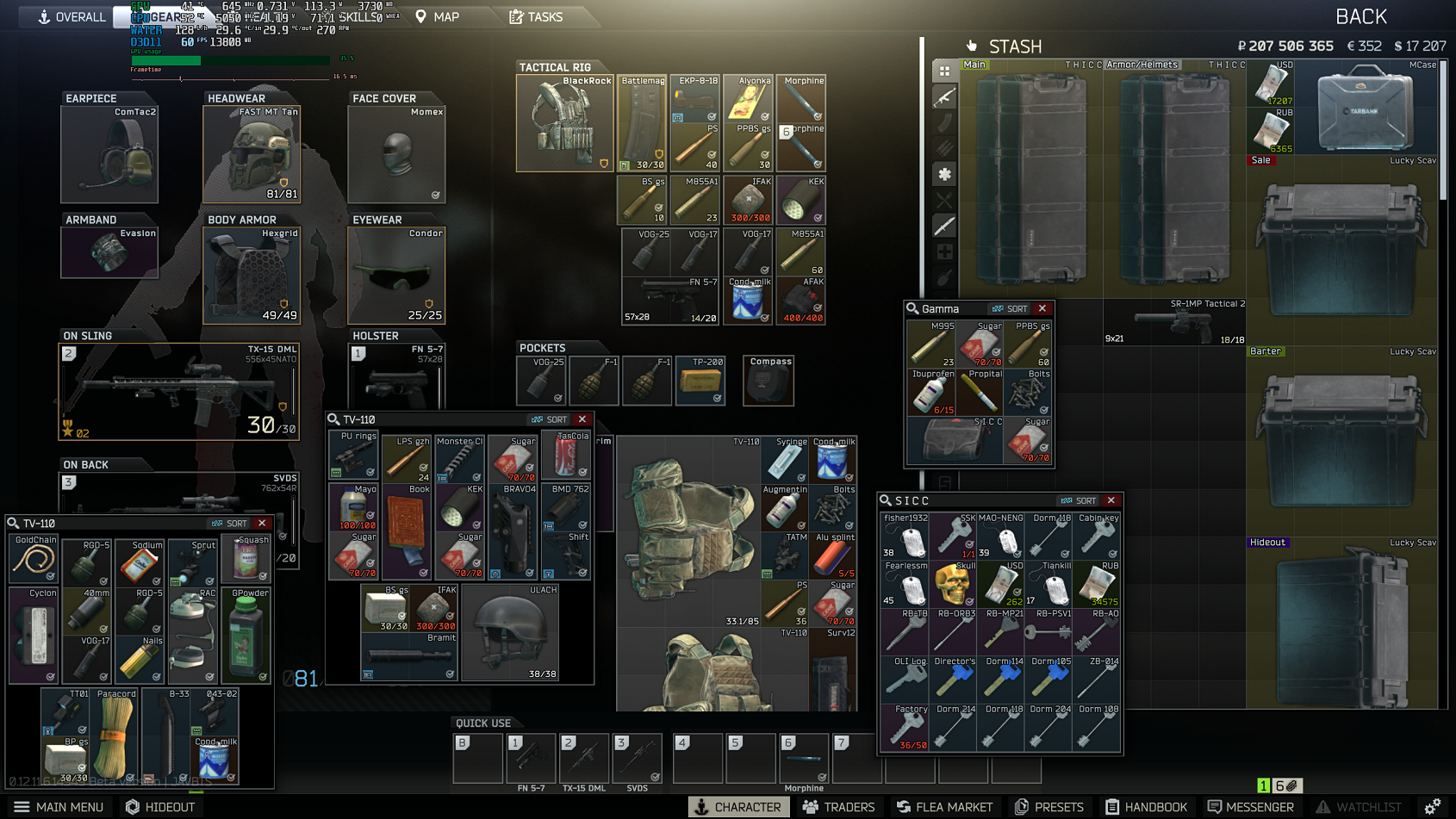The image size is (1456, 819).
Task: Close the Gamma container window
Action: 1042,307
